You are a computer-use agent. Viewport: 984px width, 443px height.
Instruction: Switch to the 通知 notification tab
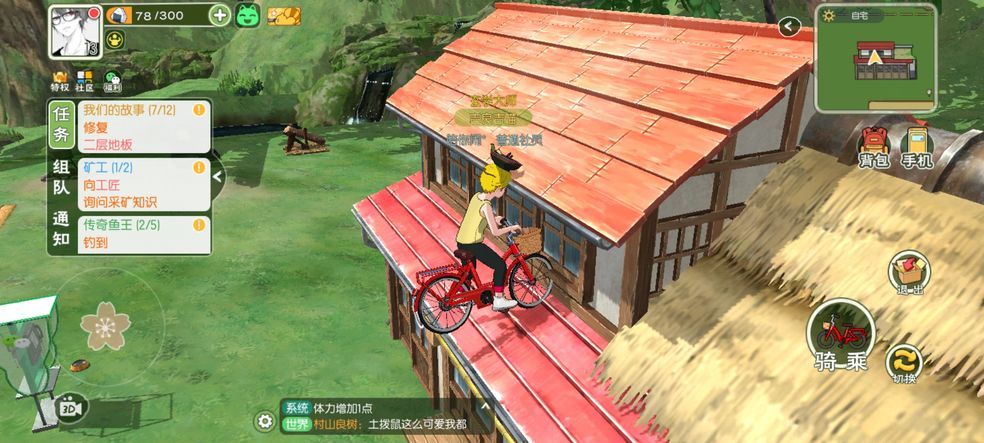[x=61, y=230]
